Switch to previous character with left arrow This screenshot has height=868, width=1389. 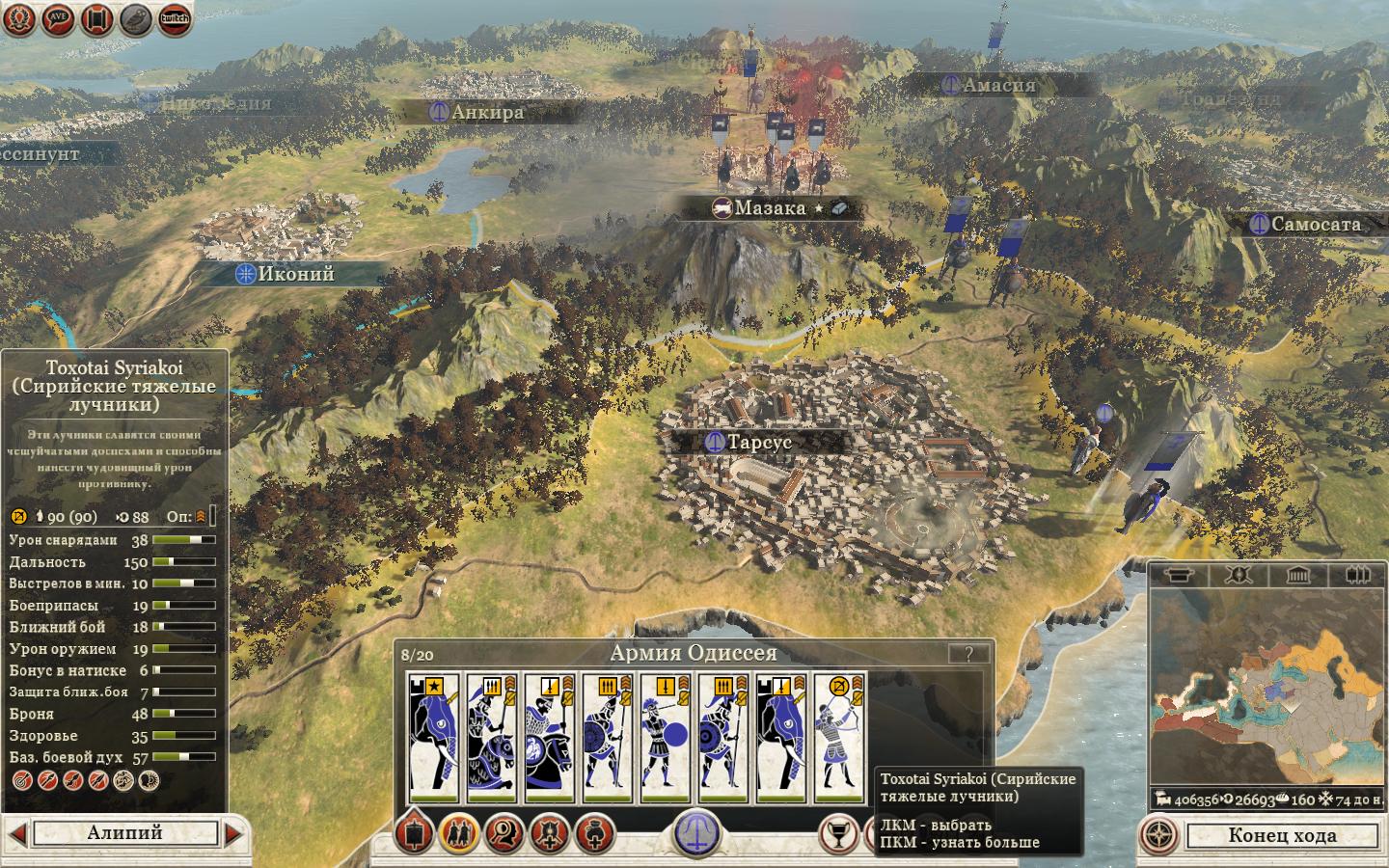16,833
